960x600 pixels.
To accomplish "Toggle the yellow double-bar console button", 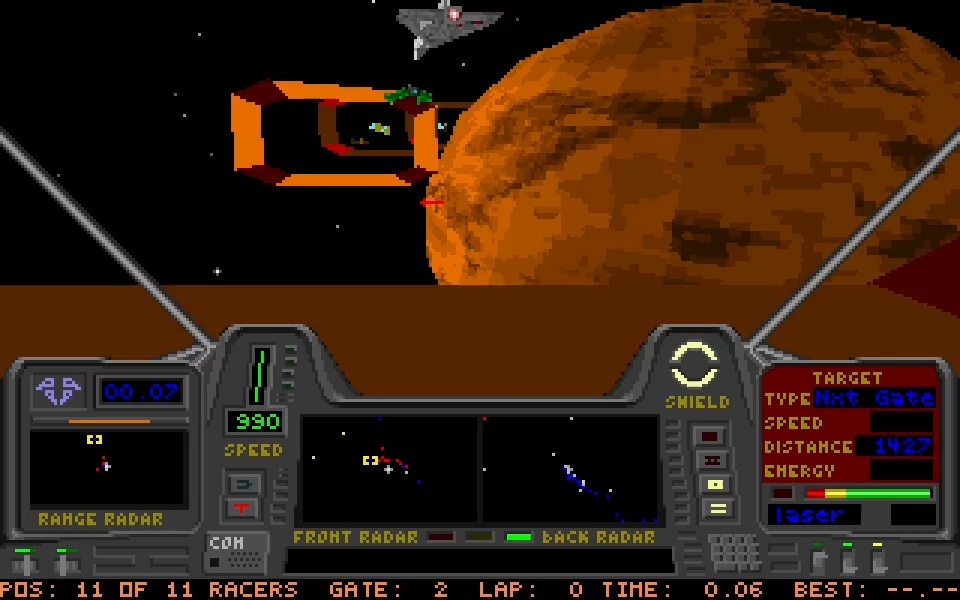I will 716,508.
